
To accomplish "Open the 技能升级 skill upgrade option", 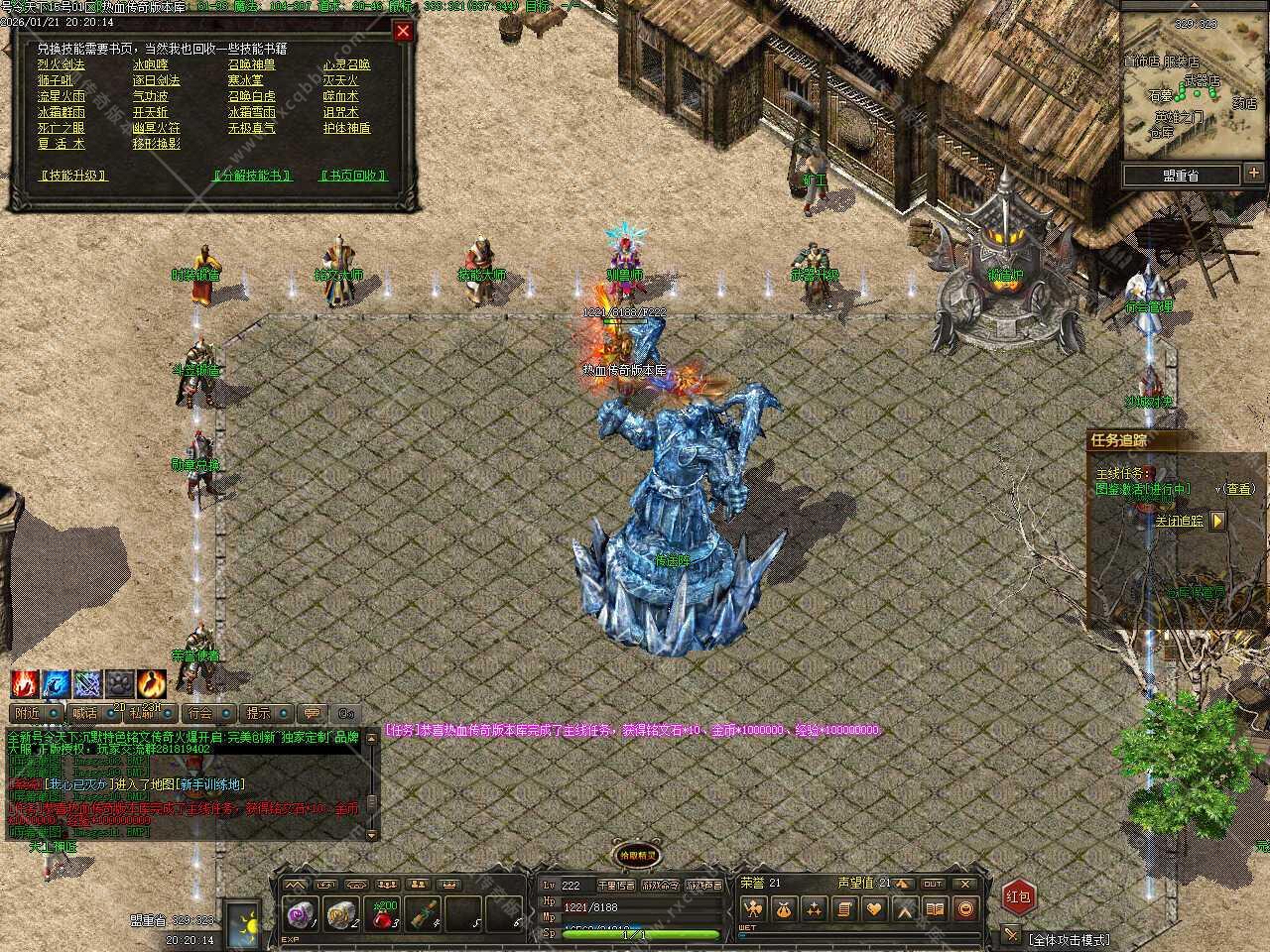I will point(72,176).
